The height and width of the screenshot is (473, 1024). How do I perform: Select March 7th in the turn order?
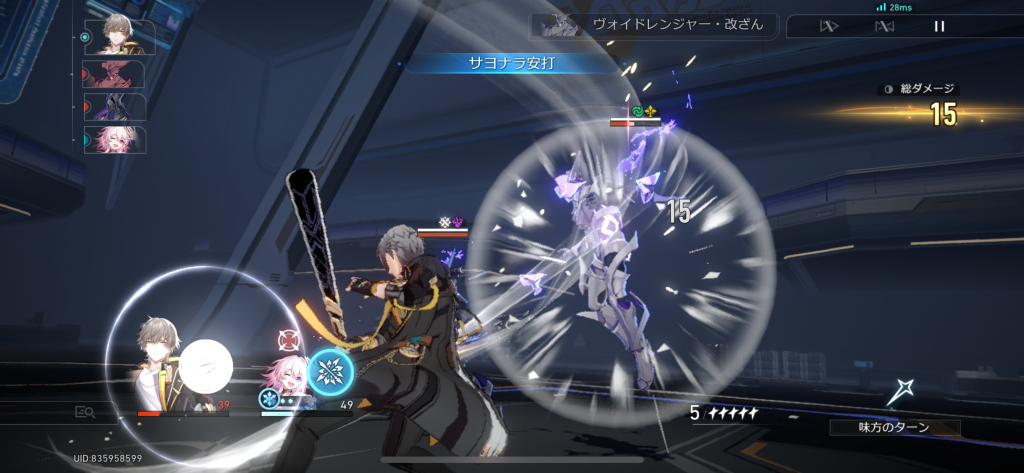pyautogui.click(x=115, y=139)
